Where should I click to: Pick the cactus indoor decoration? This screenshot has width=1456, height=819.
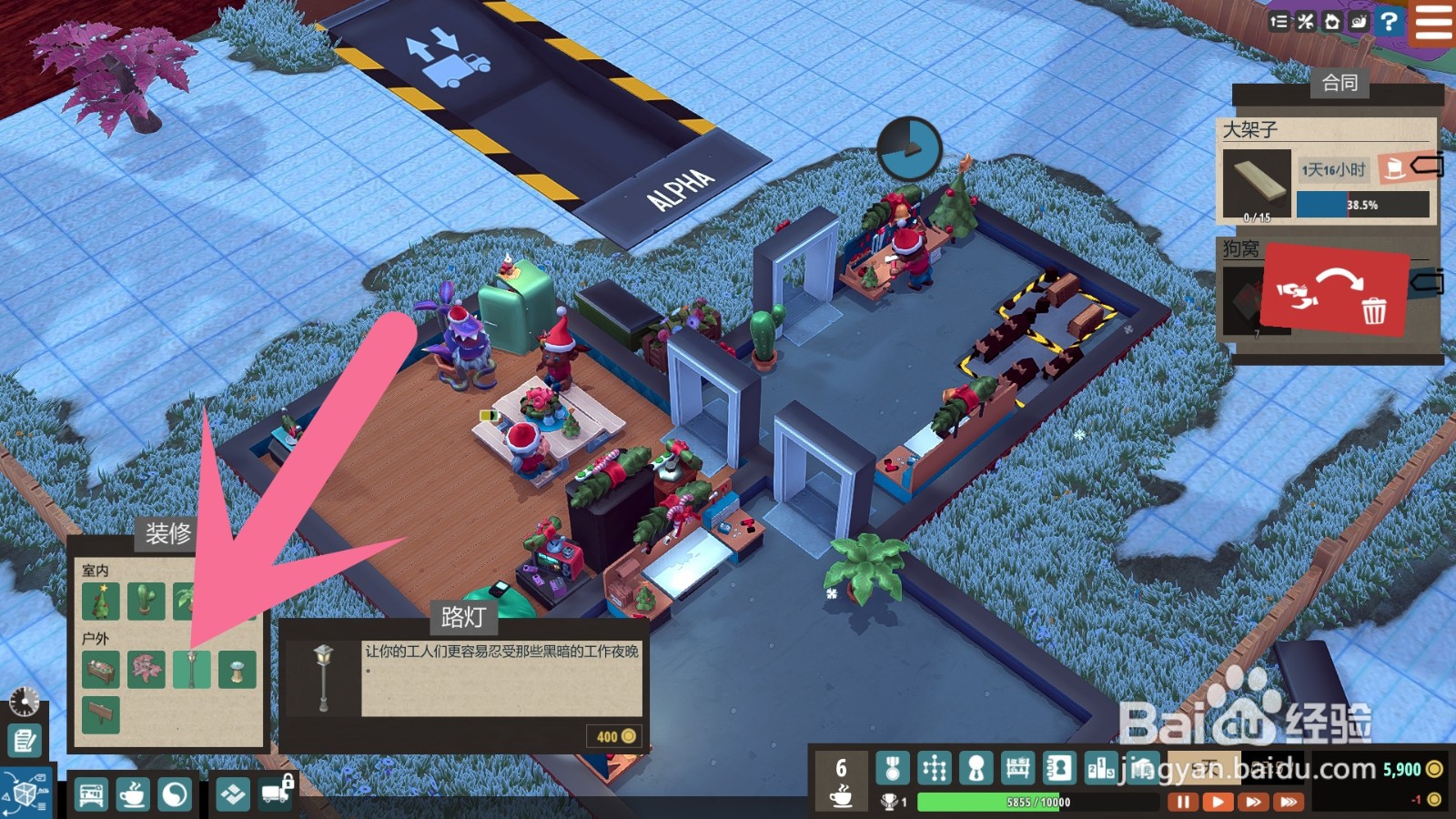(146, 602)
